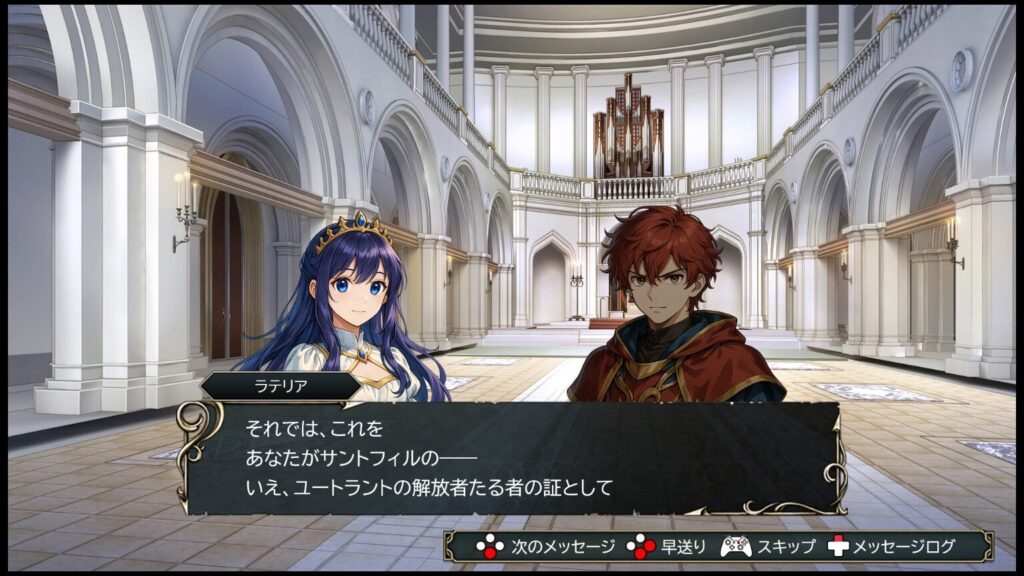This screenshot has width=1024, height=576.
Task: Advance the dialogue by clicking Lateria's message window
Action: [510, 458]
